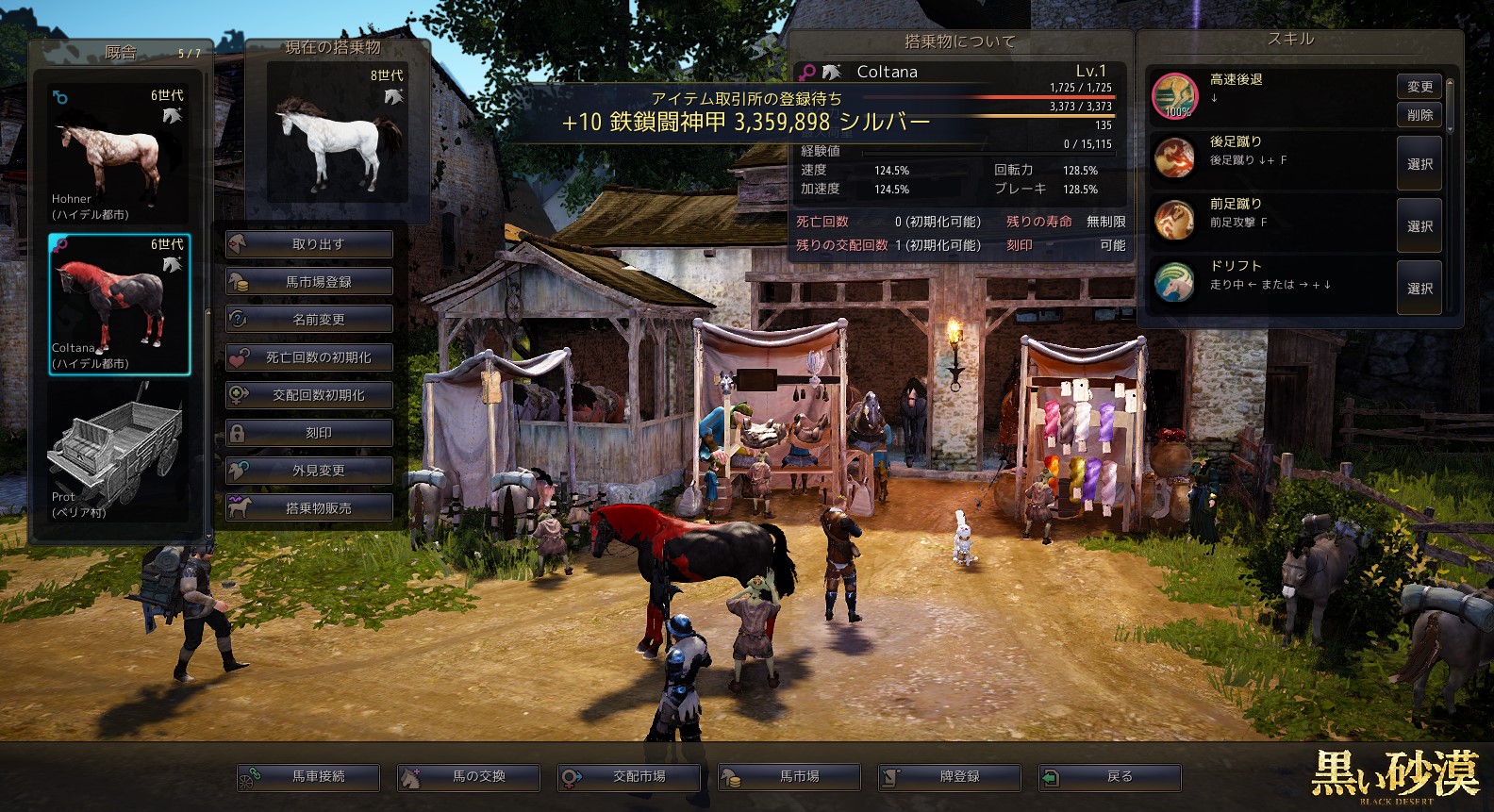Select the Hohner horse in the stable list
Screen dimensions: 1494x812
click(x=119, y=154)
